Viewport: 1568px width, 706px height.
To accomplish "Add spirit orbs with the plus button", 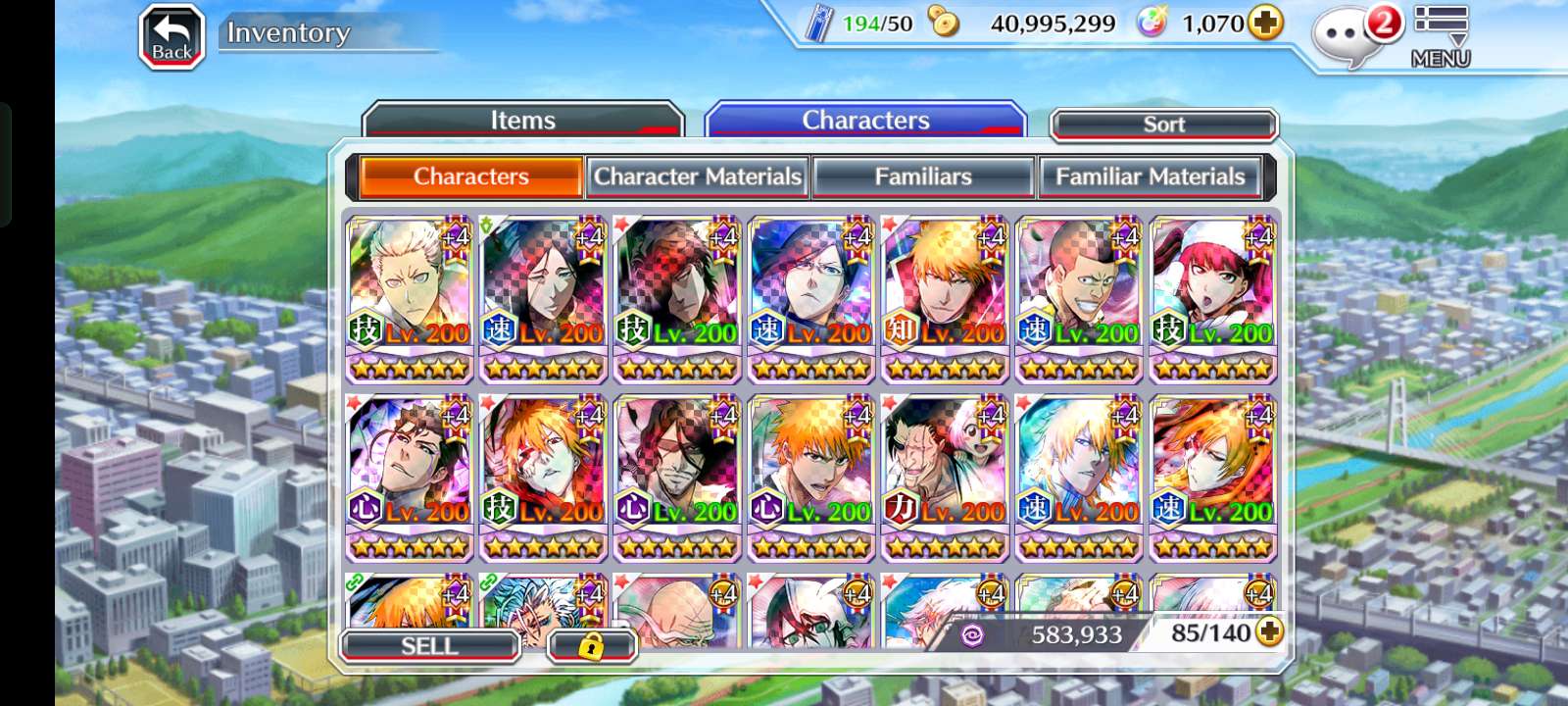I will [1265, 24].
